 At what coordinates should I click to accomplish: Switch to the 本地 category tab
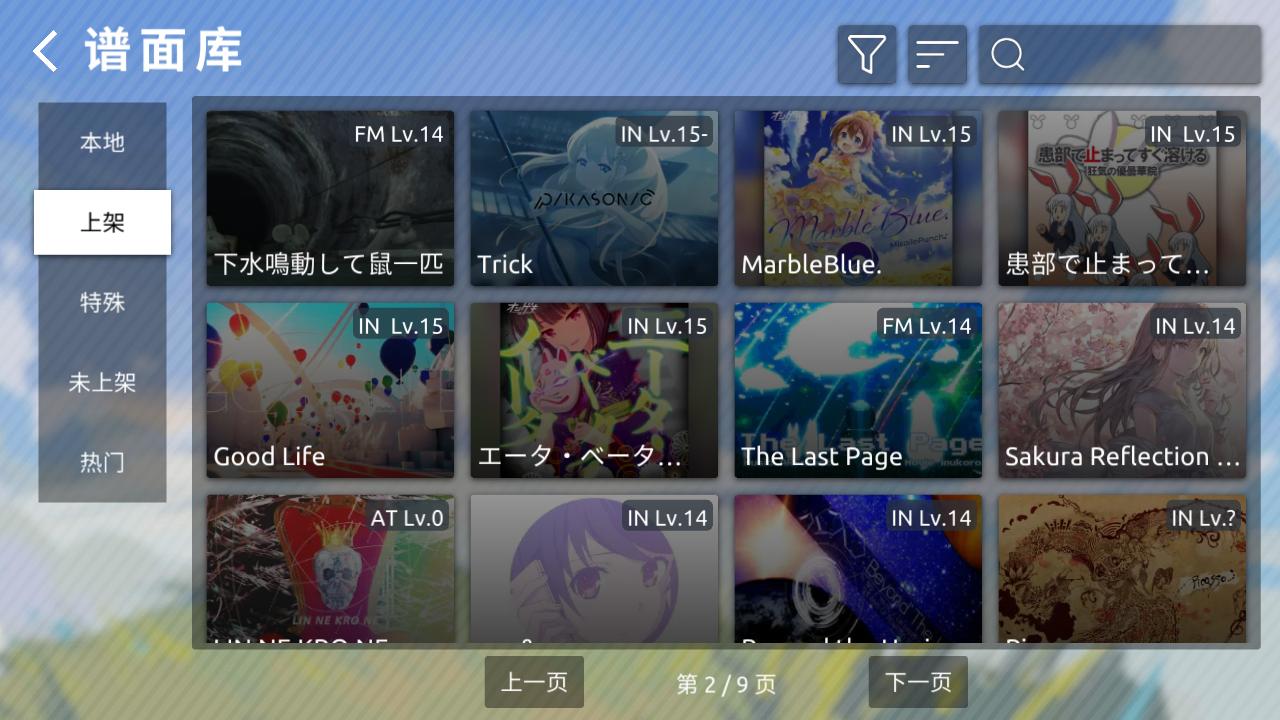tap(102, 143)
